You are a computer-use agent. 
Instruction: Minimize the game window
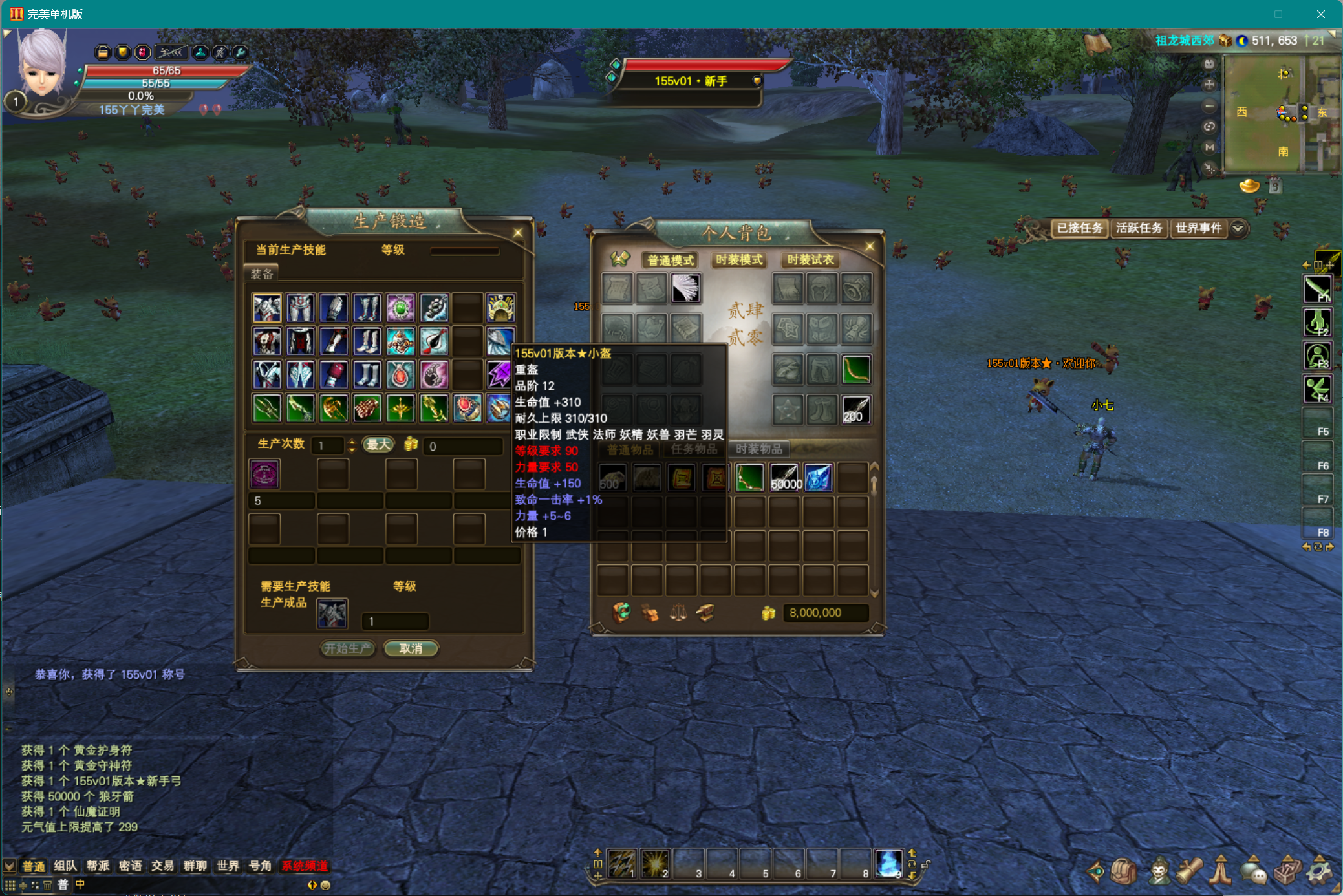(x=1236, y=14)
